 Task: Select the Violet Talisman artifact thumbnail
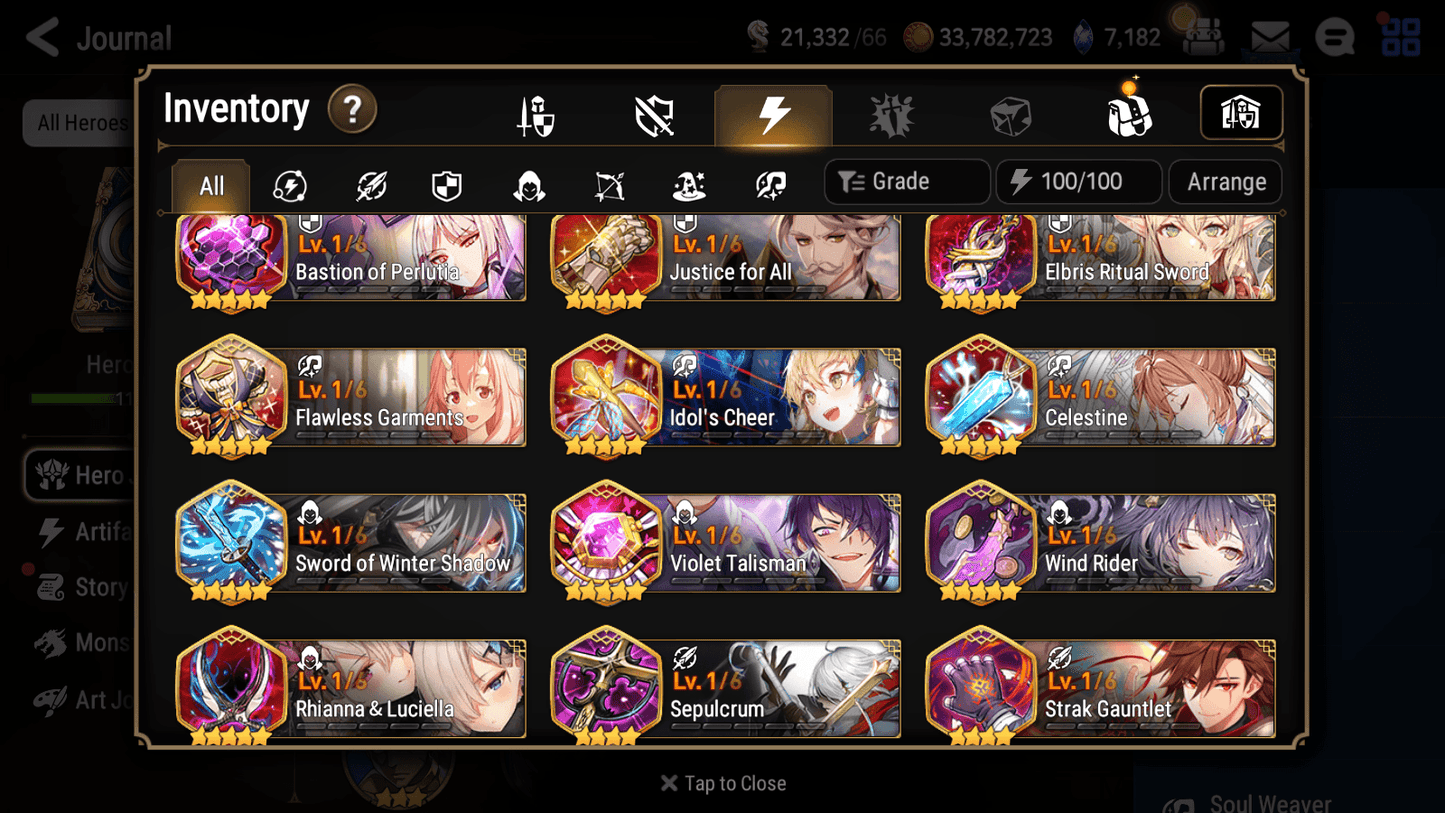[x=605, y=542]
